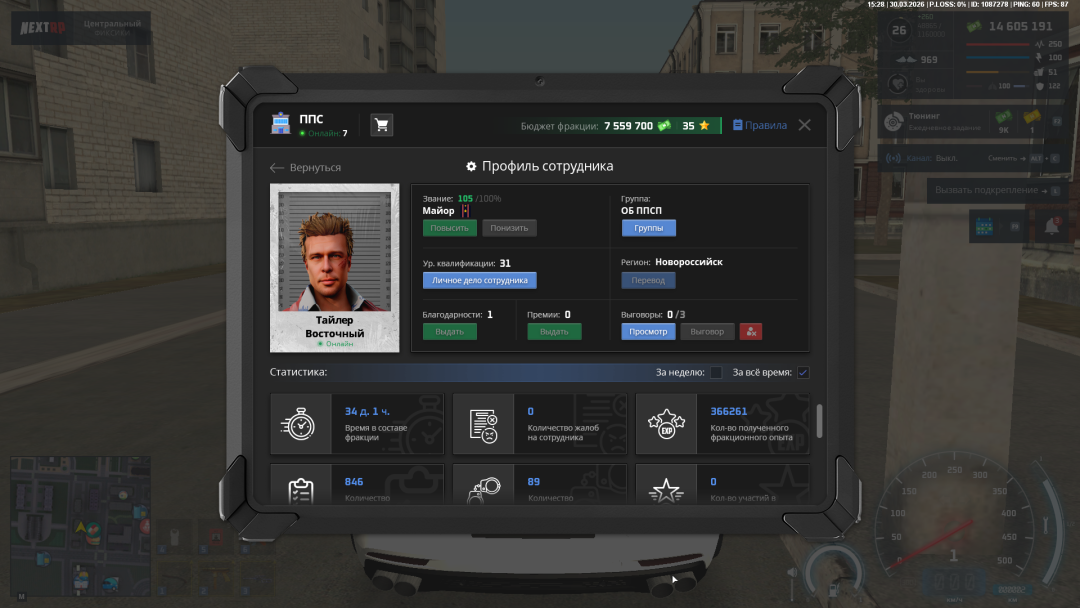Promote the employee with Повысить
The image size is (1080, 608).
(x=449, y=228)
